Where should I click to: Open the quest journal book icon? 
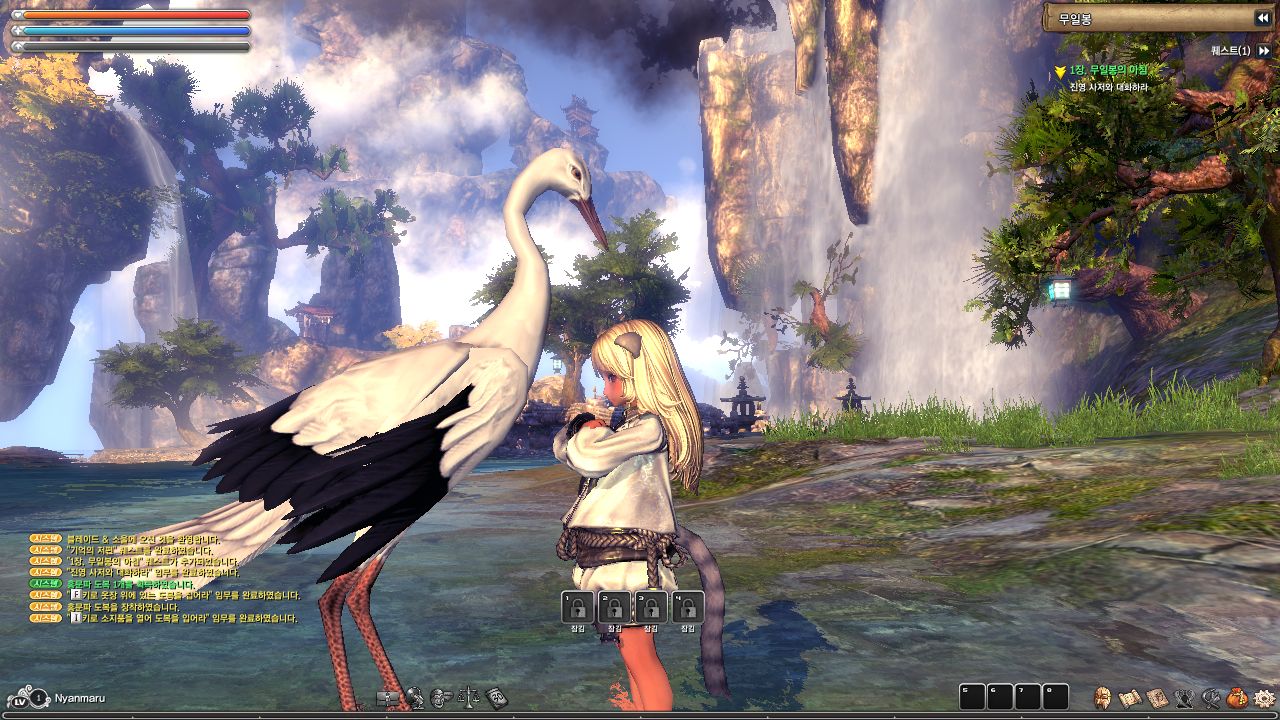[1157, 697]
